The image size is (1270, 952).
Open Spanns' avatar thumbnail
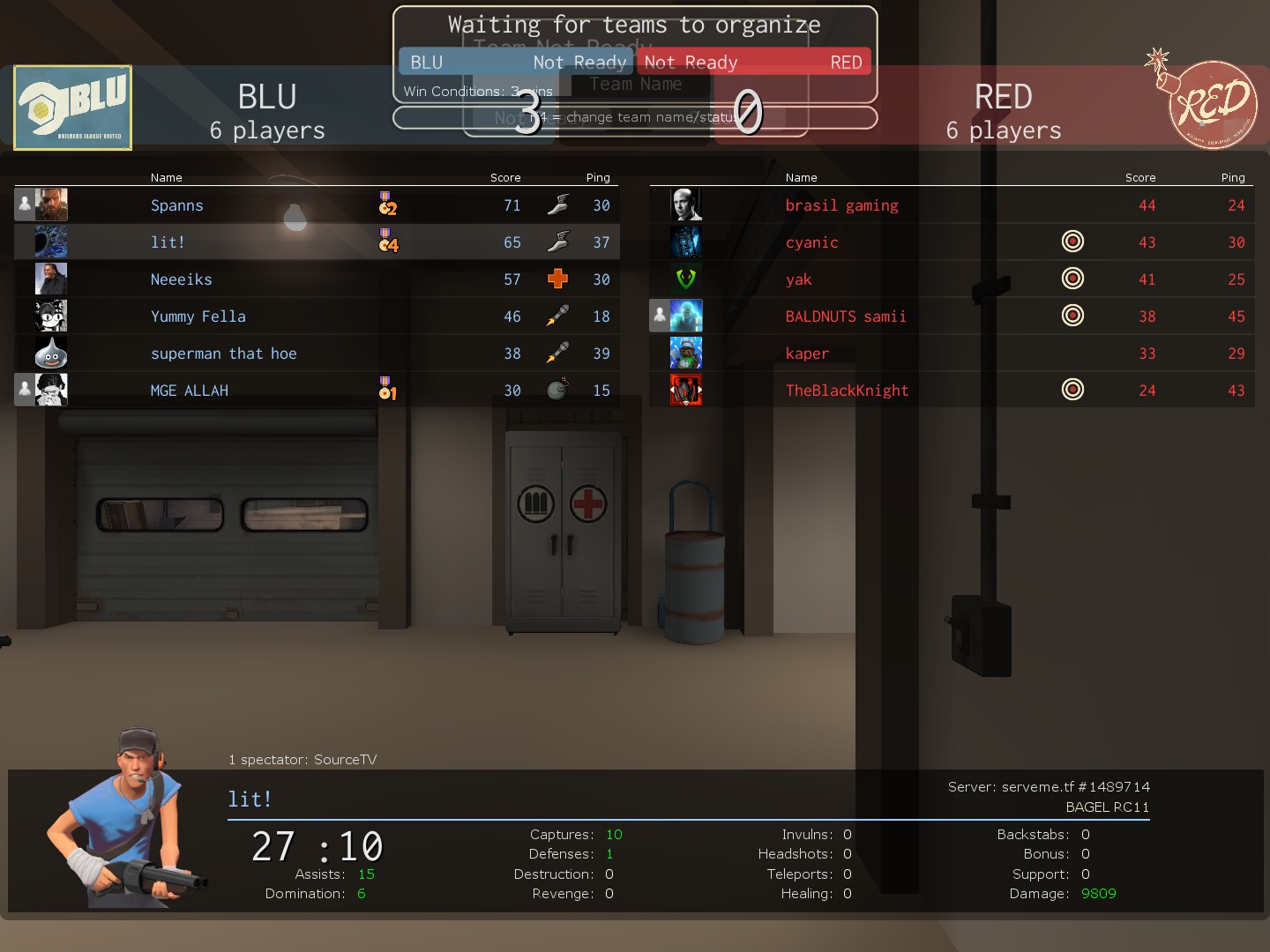coord(51,205)
